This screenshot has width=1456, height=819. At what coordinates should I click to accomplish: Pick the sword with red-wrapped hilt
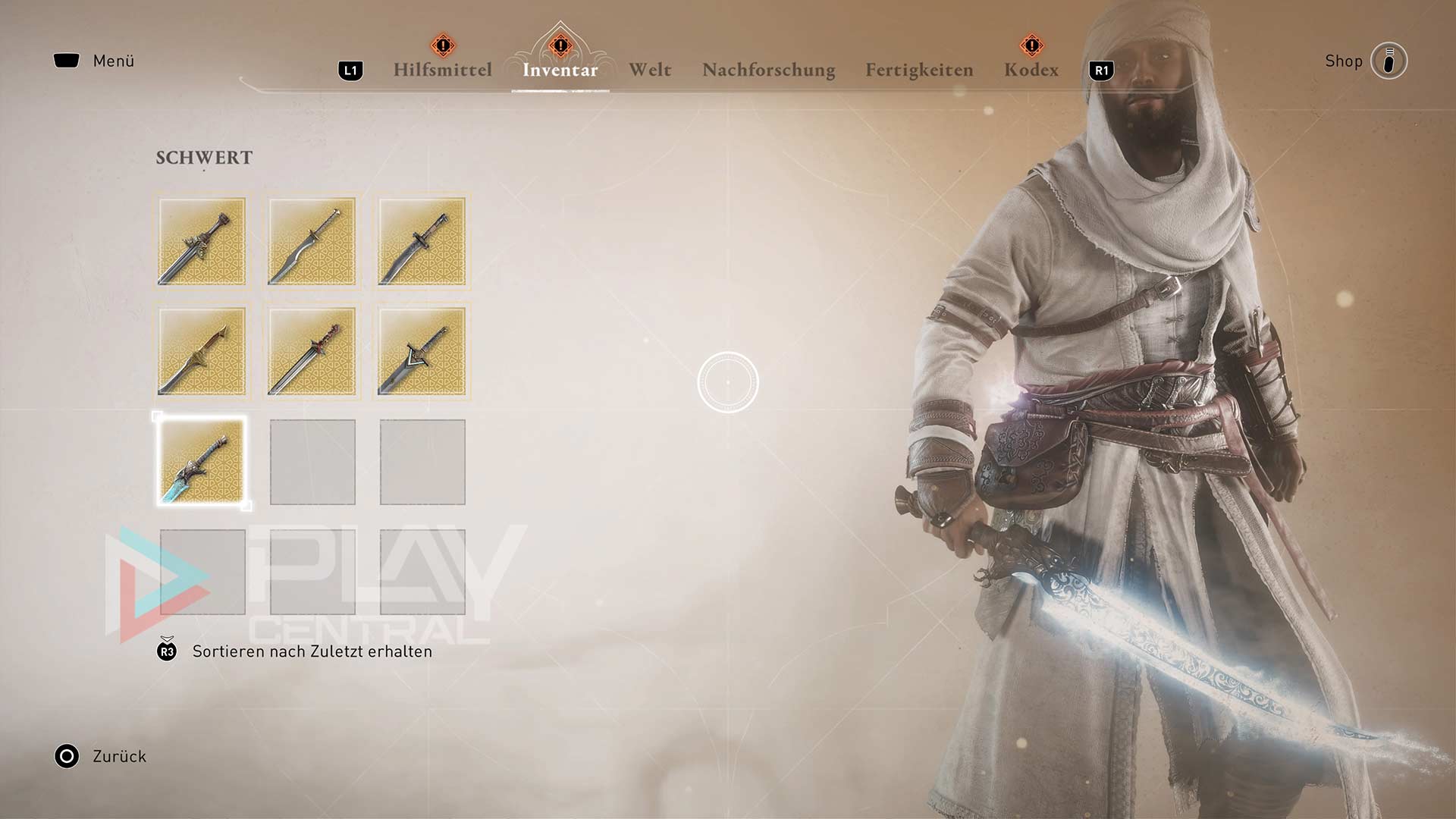click(x=312, y=352)
